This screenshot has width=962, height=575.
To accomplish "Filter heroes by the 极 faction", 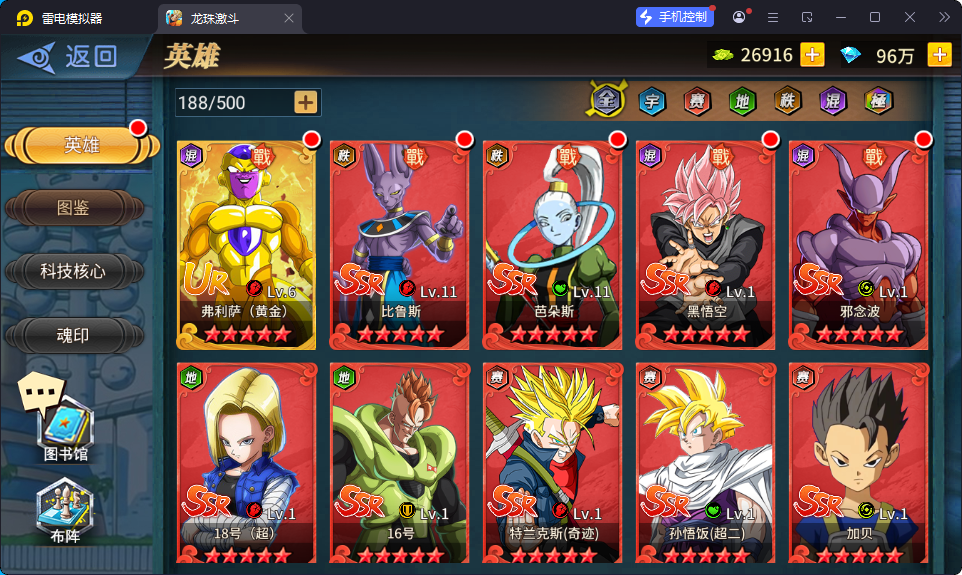I will coord(878,100).
